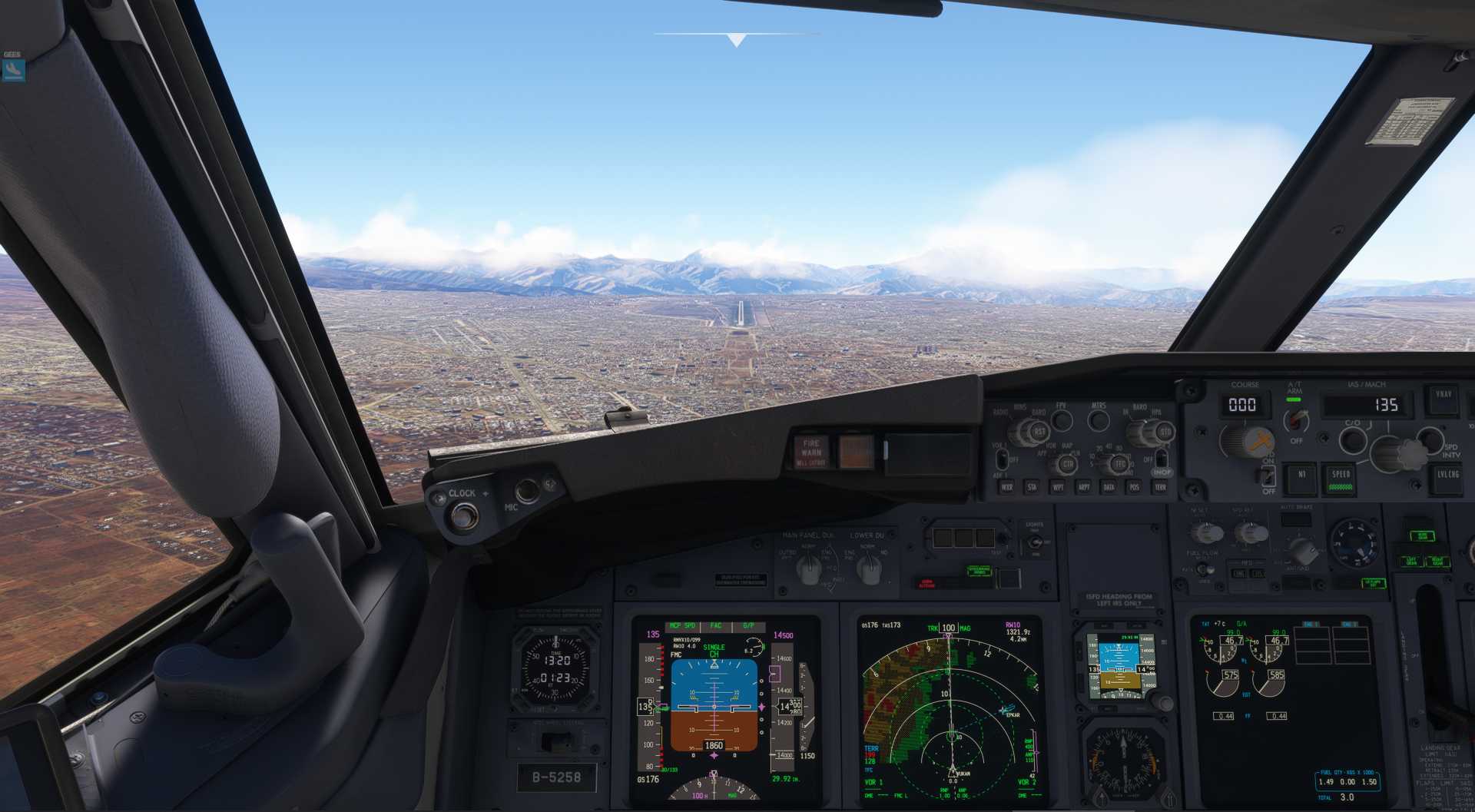Toggle the DATA map button

[1109, 487]
